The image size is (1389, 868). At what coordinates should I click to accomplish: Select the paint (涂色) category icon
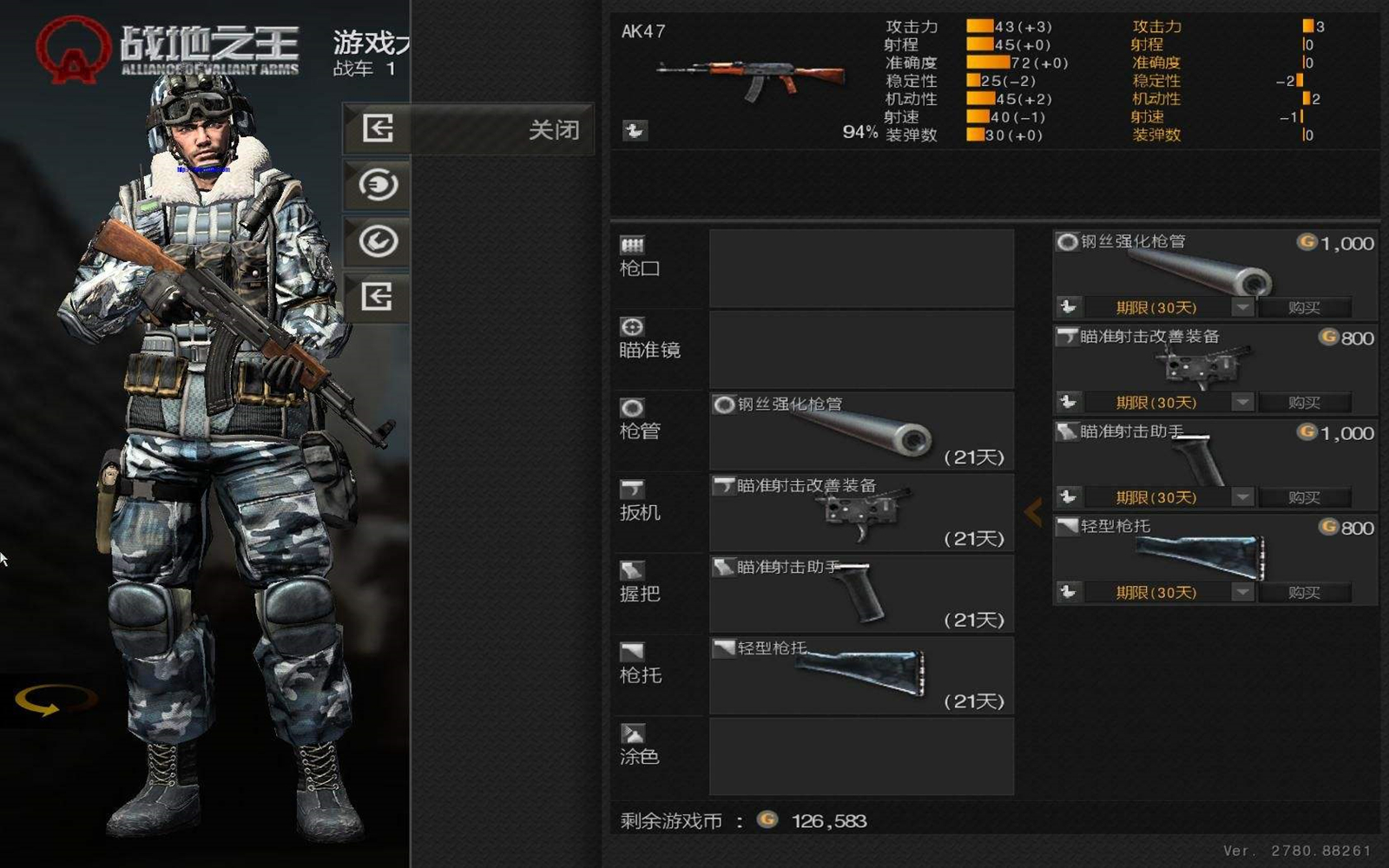click(x=632, y=730)
